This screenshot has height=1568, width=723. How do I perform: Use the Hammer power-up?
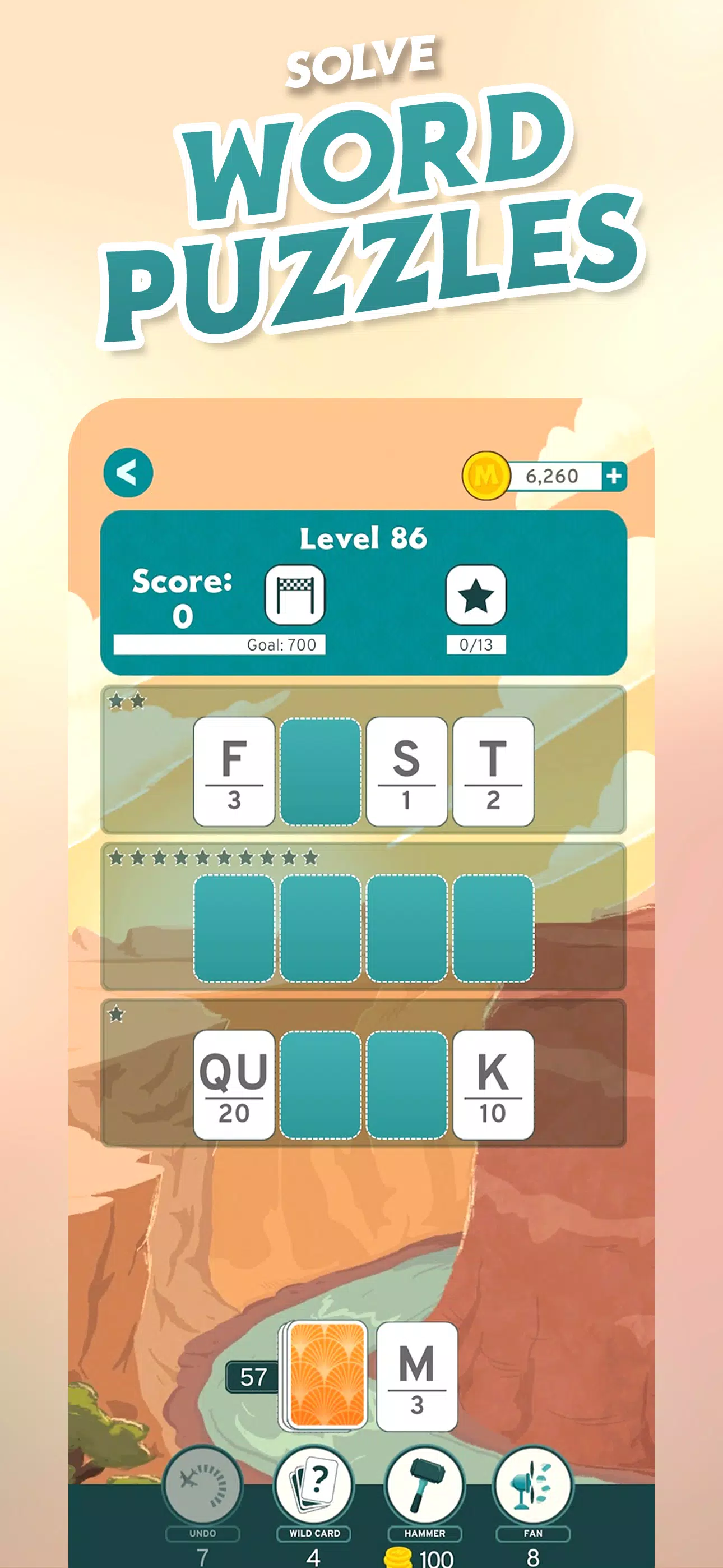424,1487
